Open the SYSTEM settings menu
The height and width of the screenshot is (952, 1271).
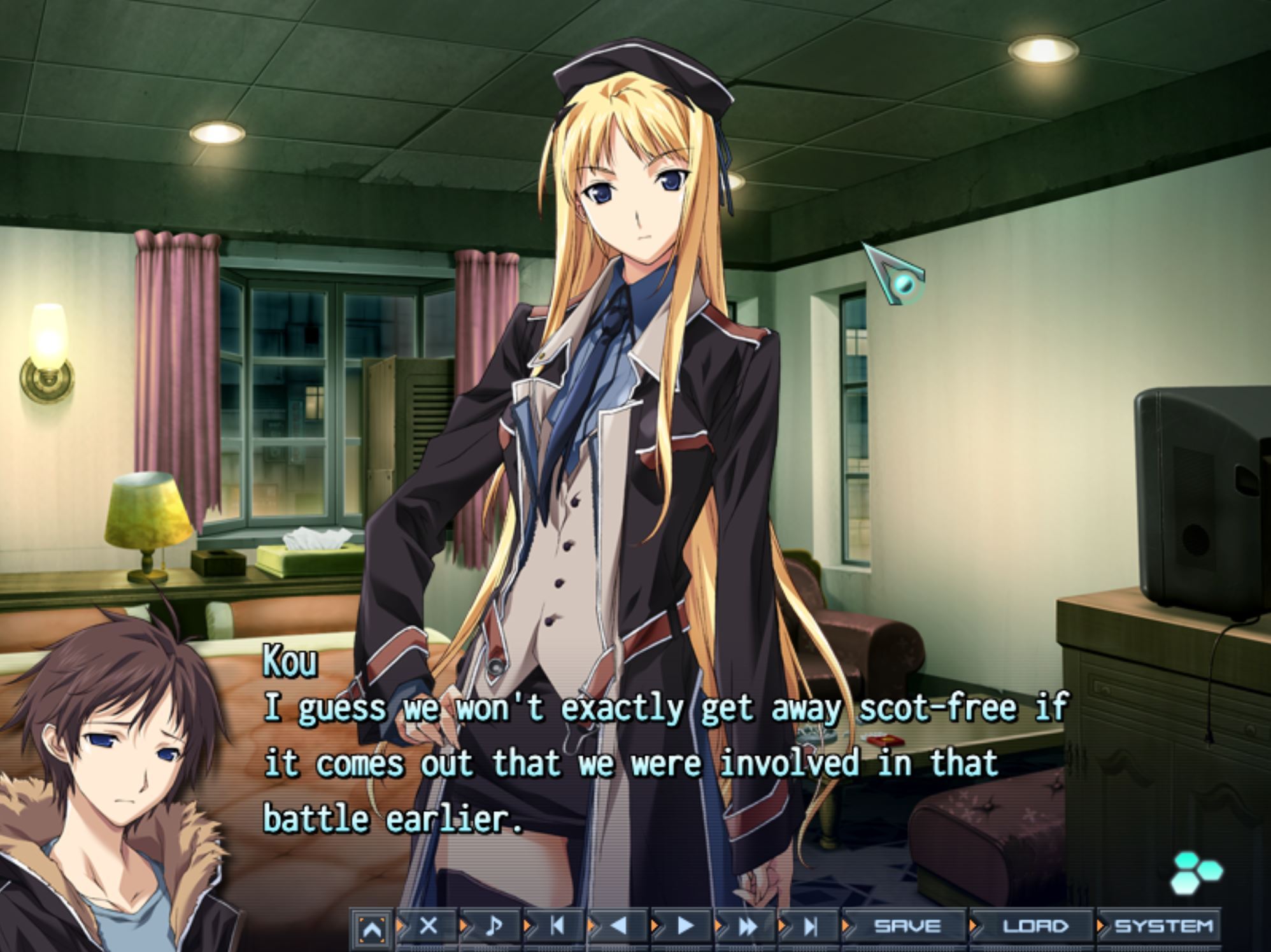[1163, 927]
